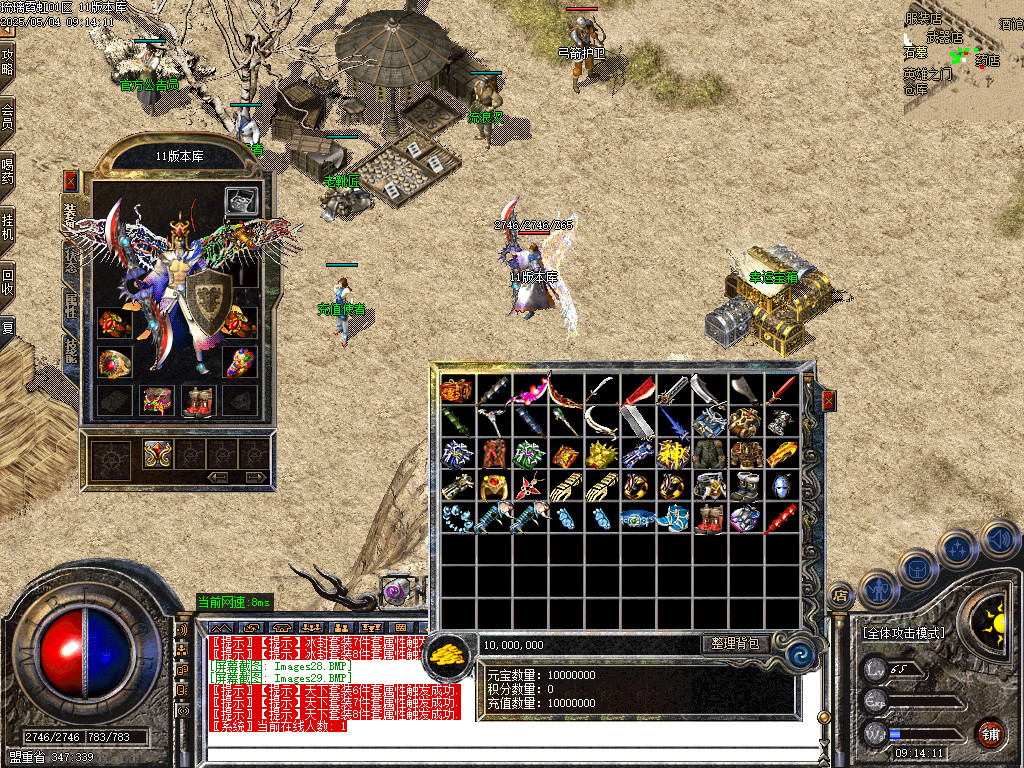Open the 攻略 guide side menu
Screen dimensions: 1024x768
pyautogui.click(x=8, y=62)
